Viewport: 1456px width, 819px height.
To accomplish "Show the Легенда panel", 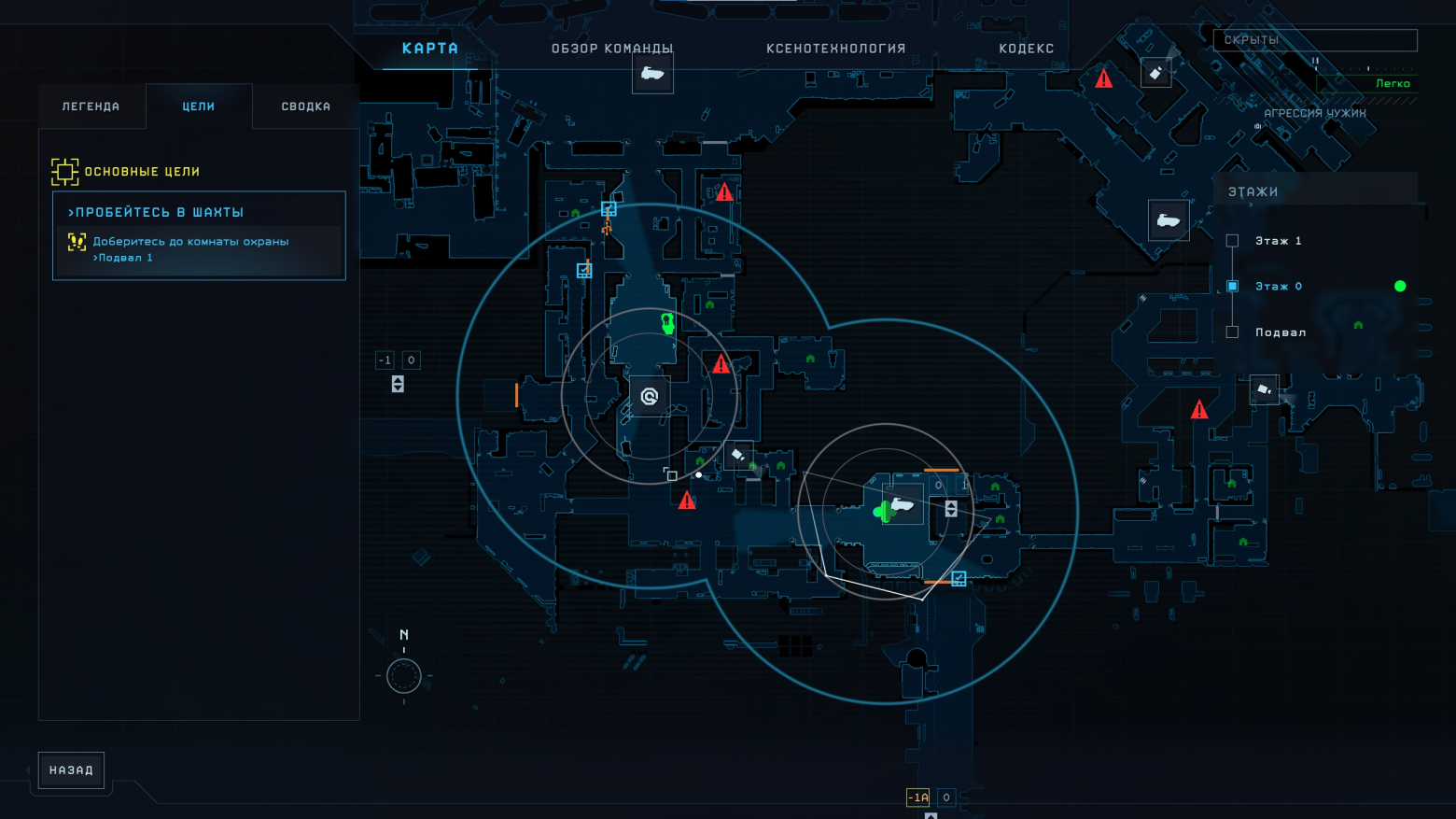I will pos(91,106).
